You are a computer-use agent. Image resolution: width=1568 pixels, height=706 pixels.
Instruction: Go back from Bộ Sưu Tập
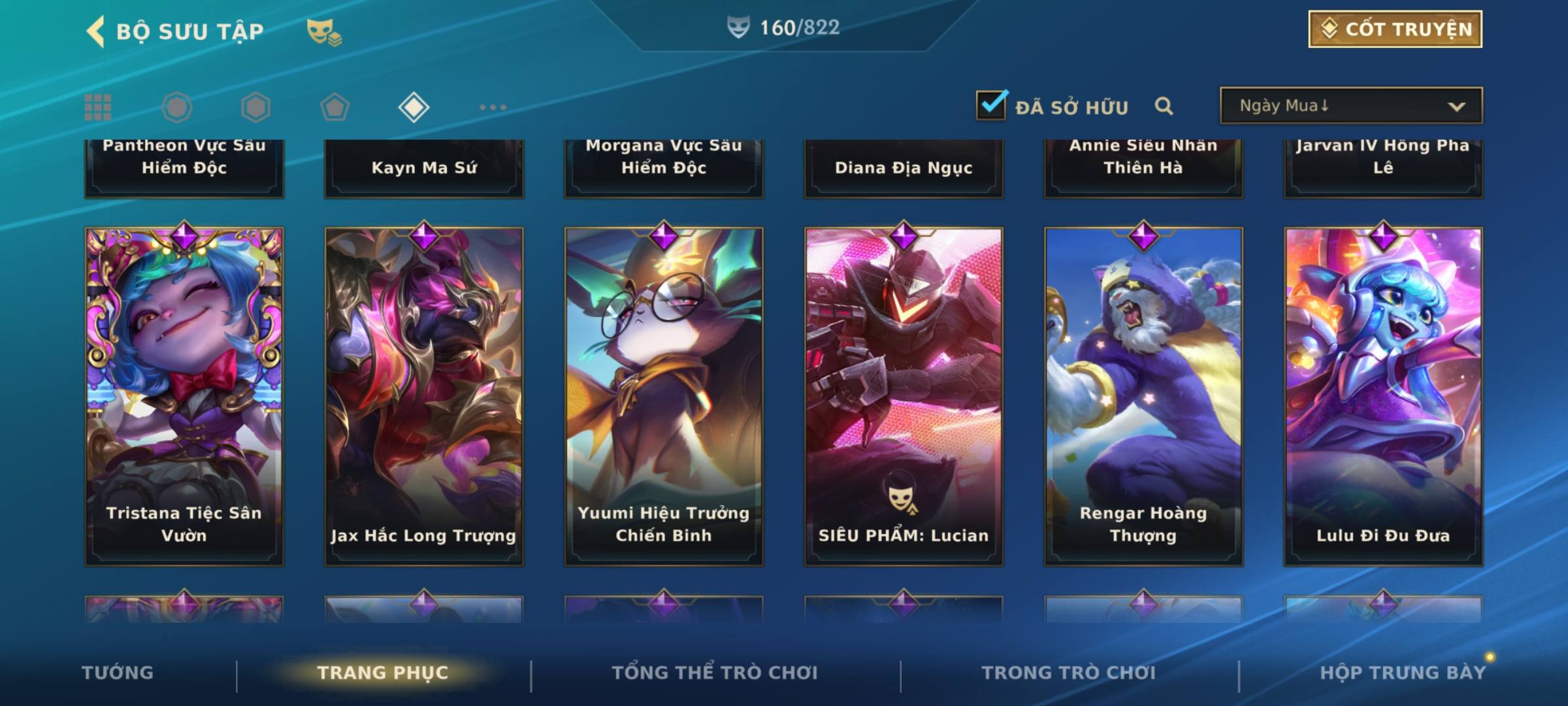97,31
